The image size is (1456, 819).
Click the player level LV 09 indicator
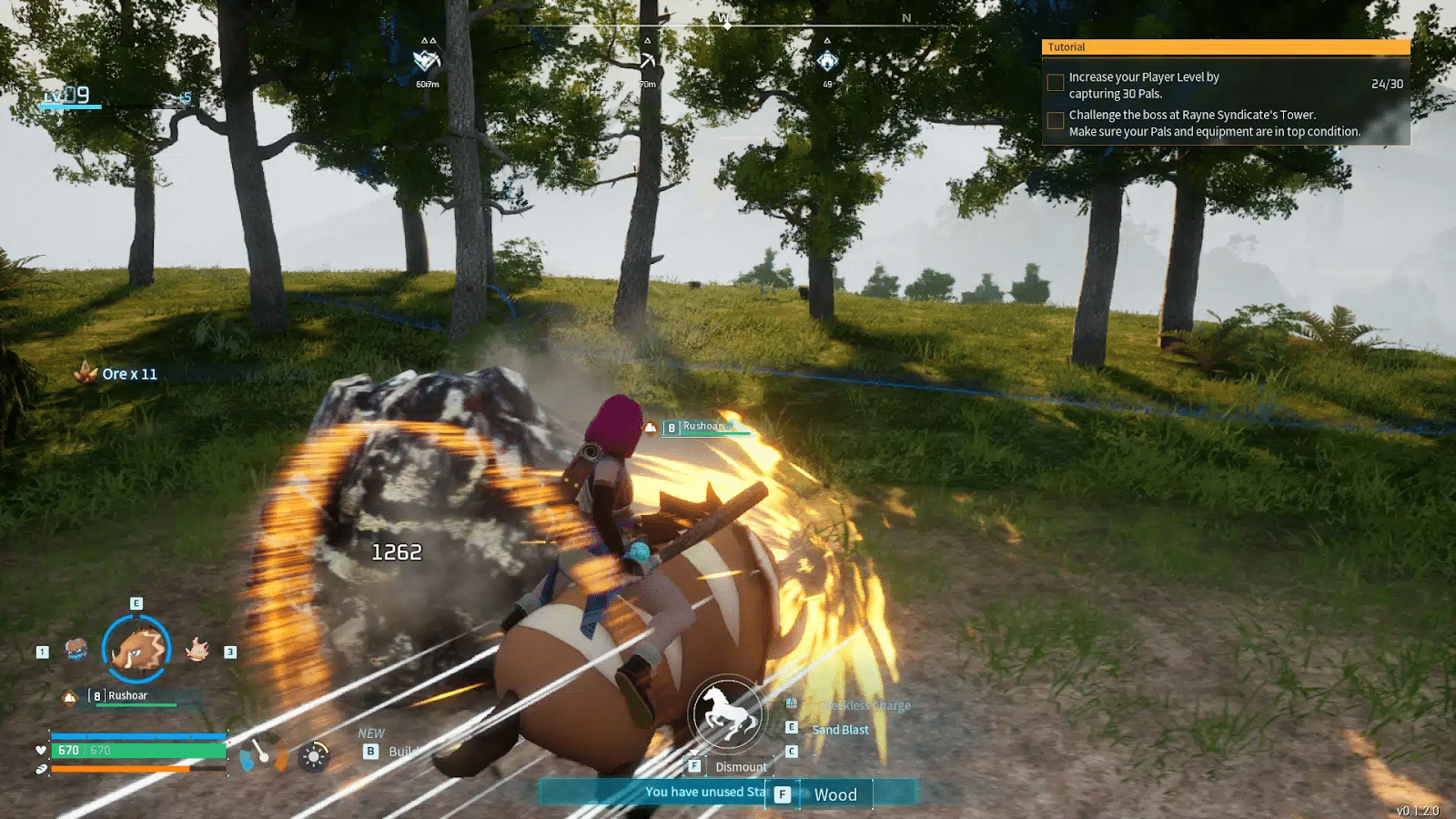tap(69, 96)
